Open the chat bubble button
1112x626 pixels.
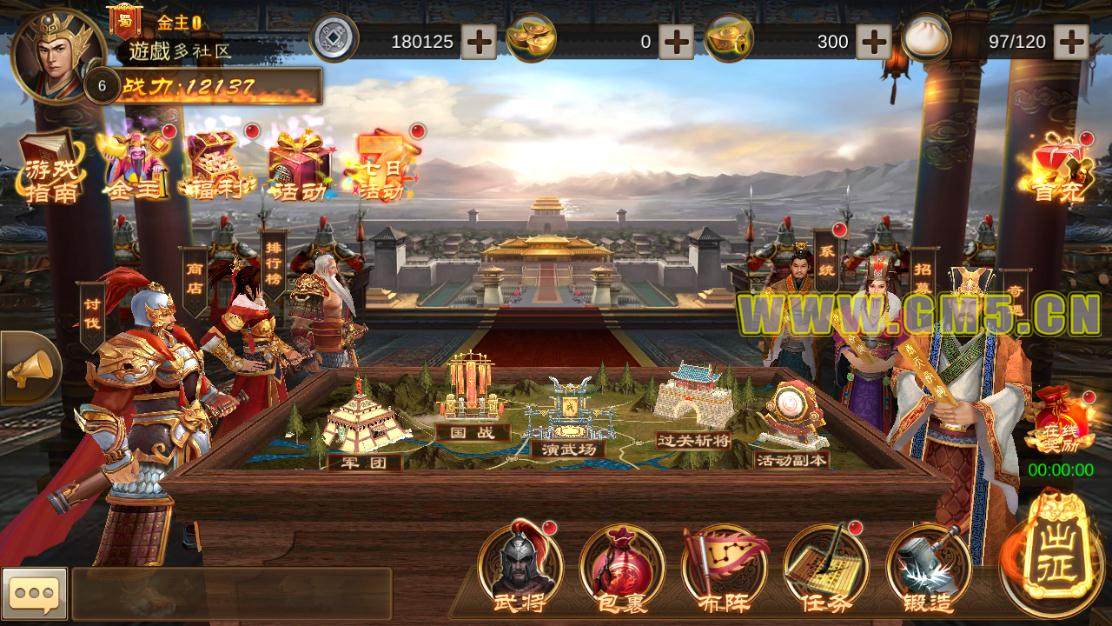[34, 593]
